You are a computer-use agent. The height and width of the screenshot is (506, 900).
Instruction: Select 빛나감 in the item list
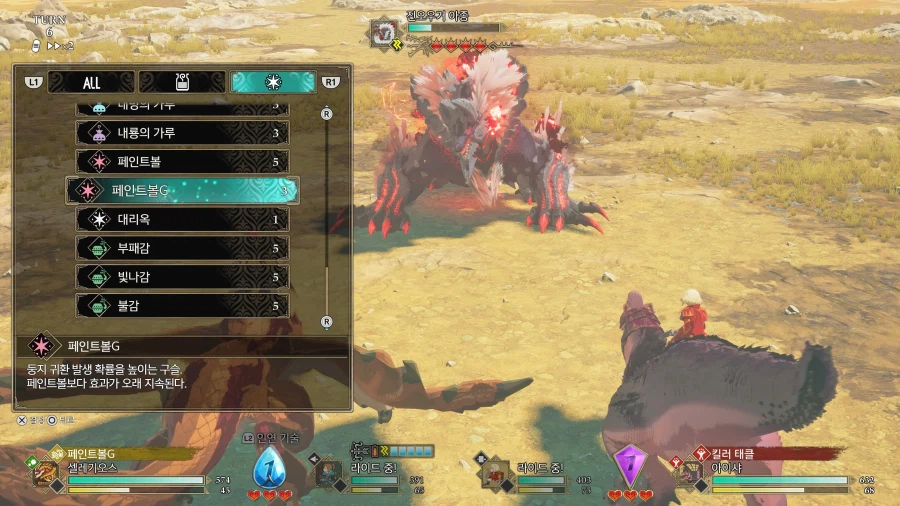tap(183, 277)
